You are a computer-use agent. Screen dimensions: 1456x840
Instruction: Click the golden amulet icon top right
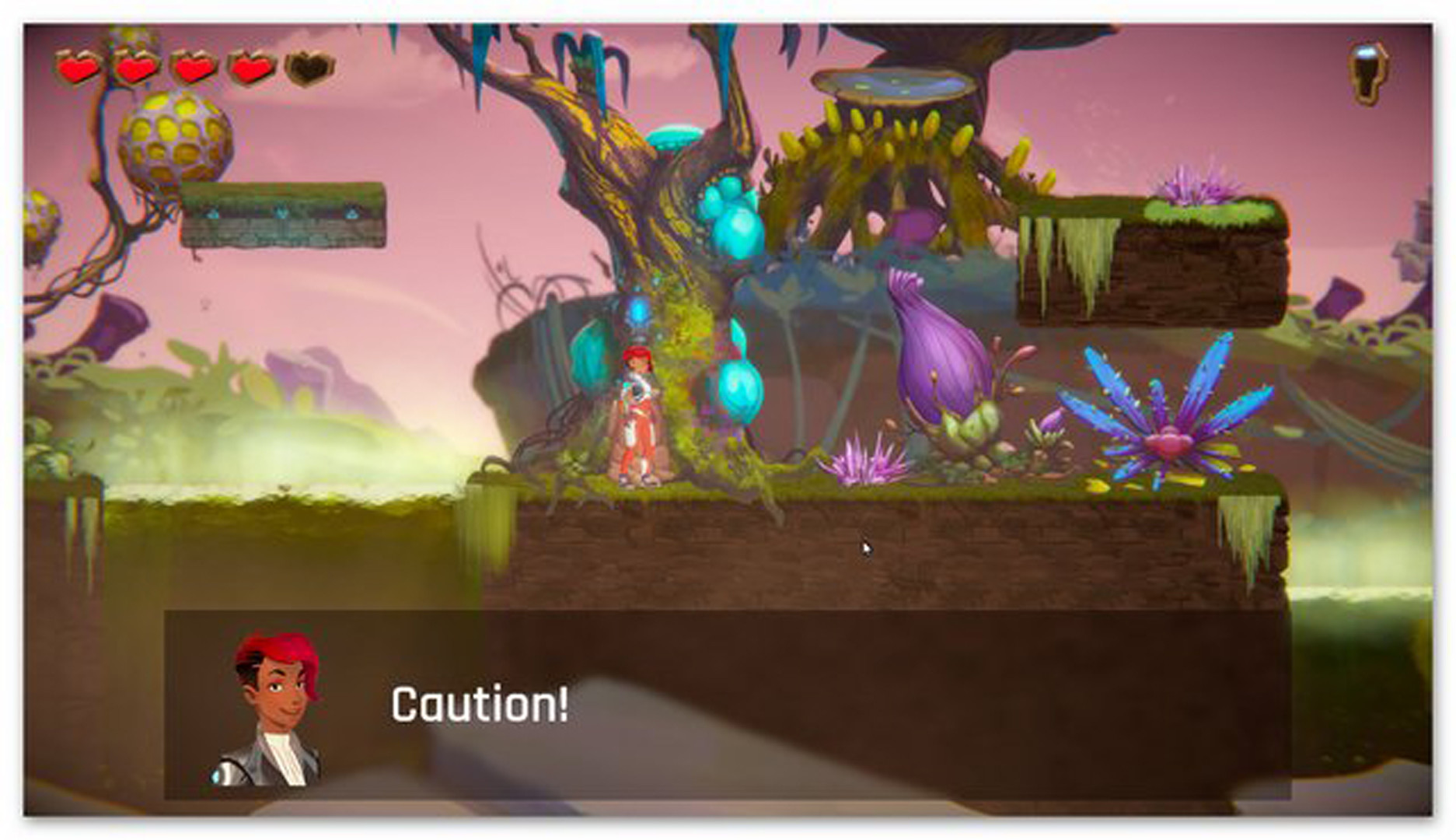pos(1366,74)
